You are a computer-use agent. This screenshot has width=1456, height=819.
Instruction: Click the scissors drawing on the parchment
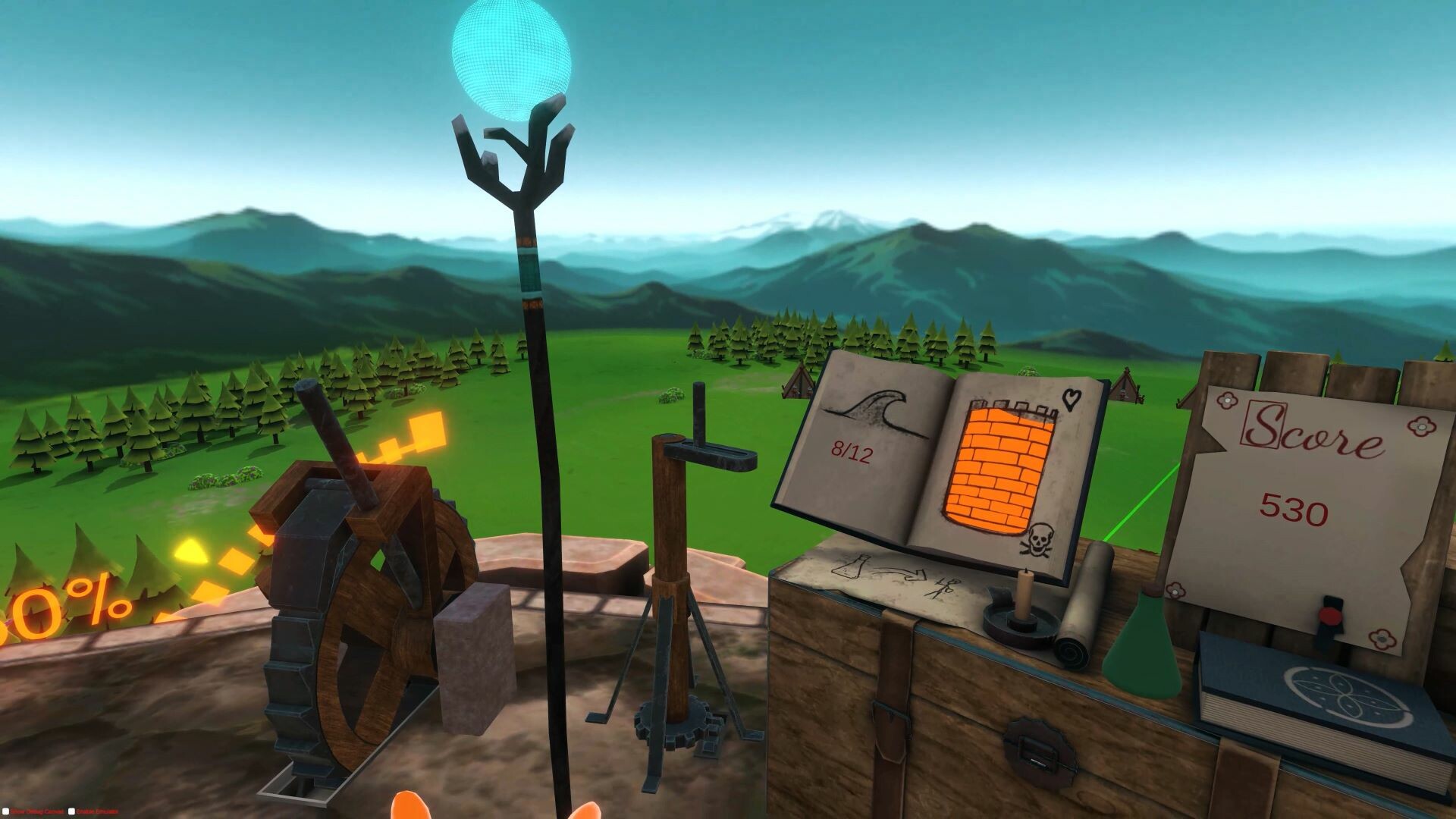[x=944, y=588]
